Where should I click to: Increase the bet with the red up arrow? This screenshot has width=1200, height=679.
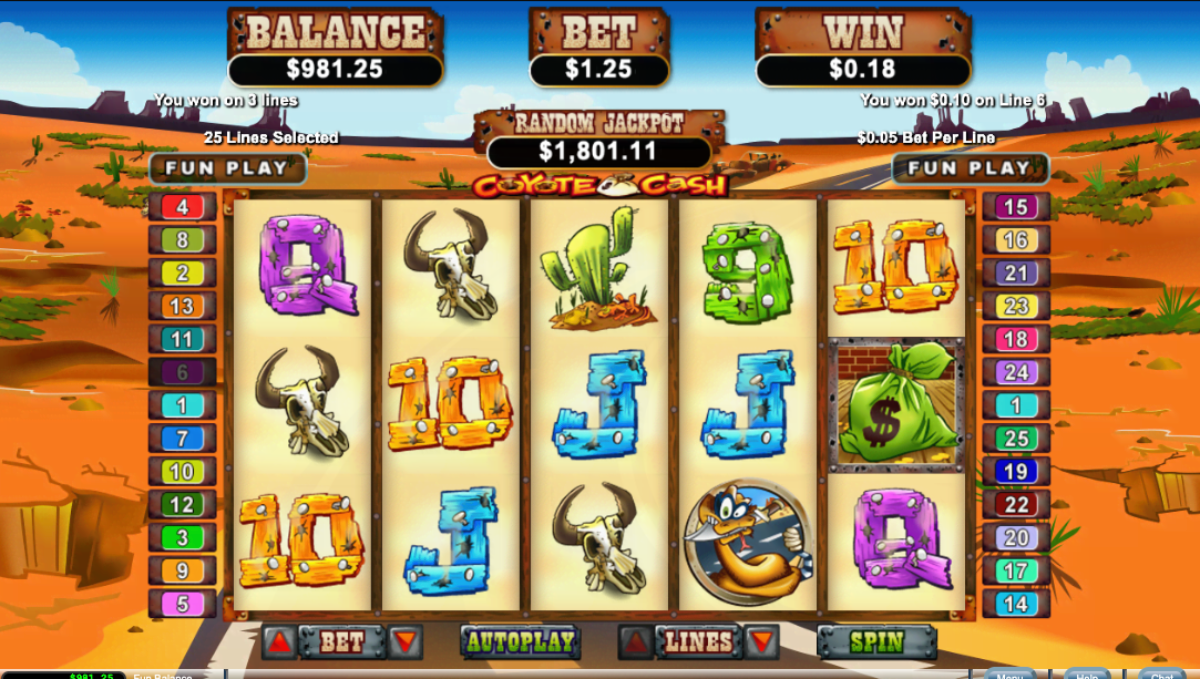click(280, 642)
